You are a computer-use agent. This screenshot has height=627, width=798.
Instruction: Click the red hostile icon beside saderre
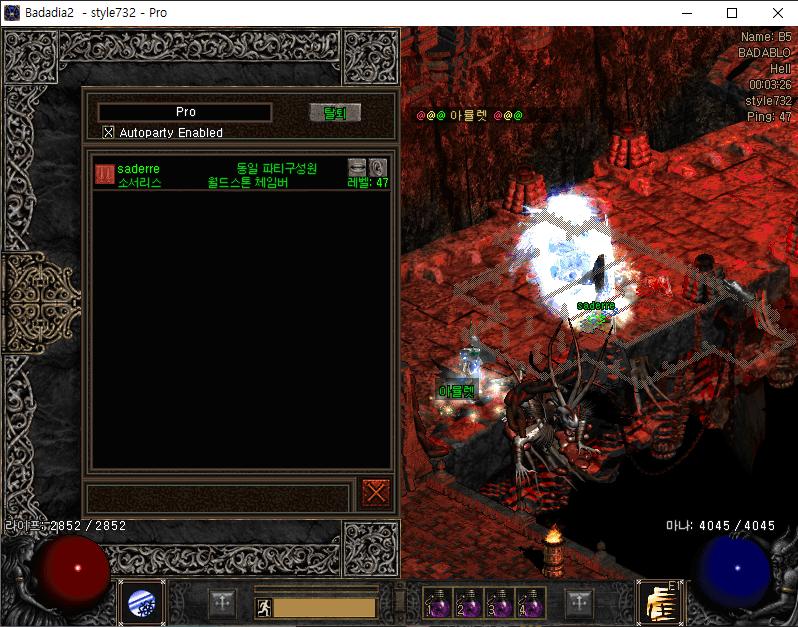104,174
